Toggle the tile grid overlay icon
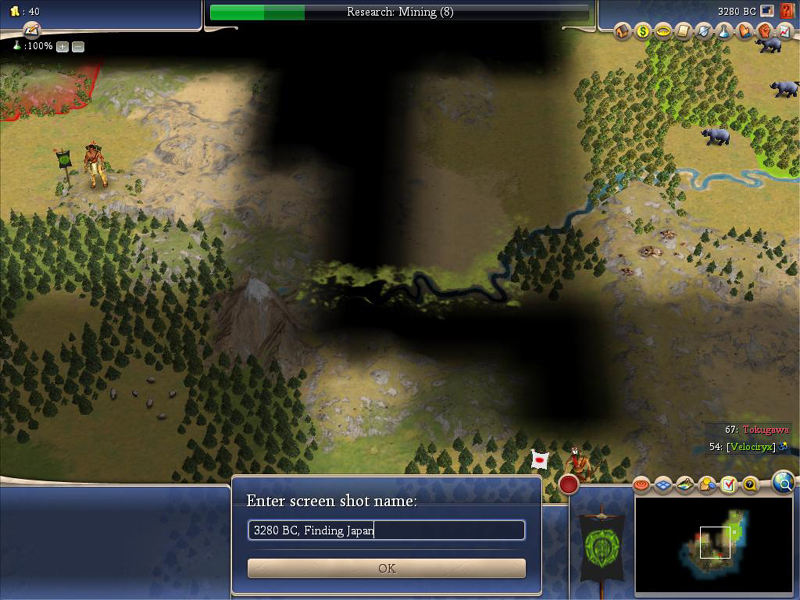Image resolution: width=800 pixels, height=600 pixels. (663, 485)
